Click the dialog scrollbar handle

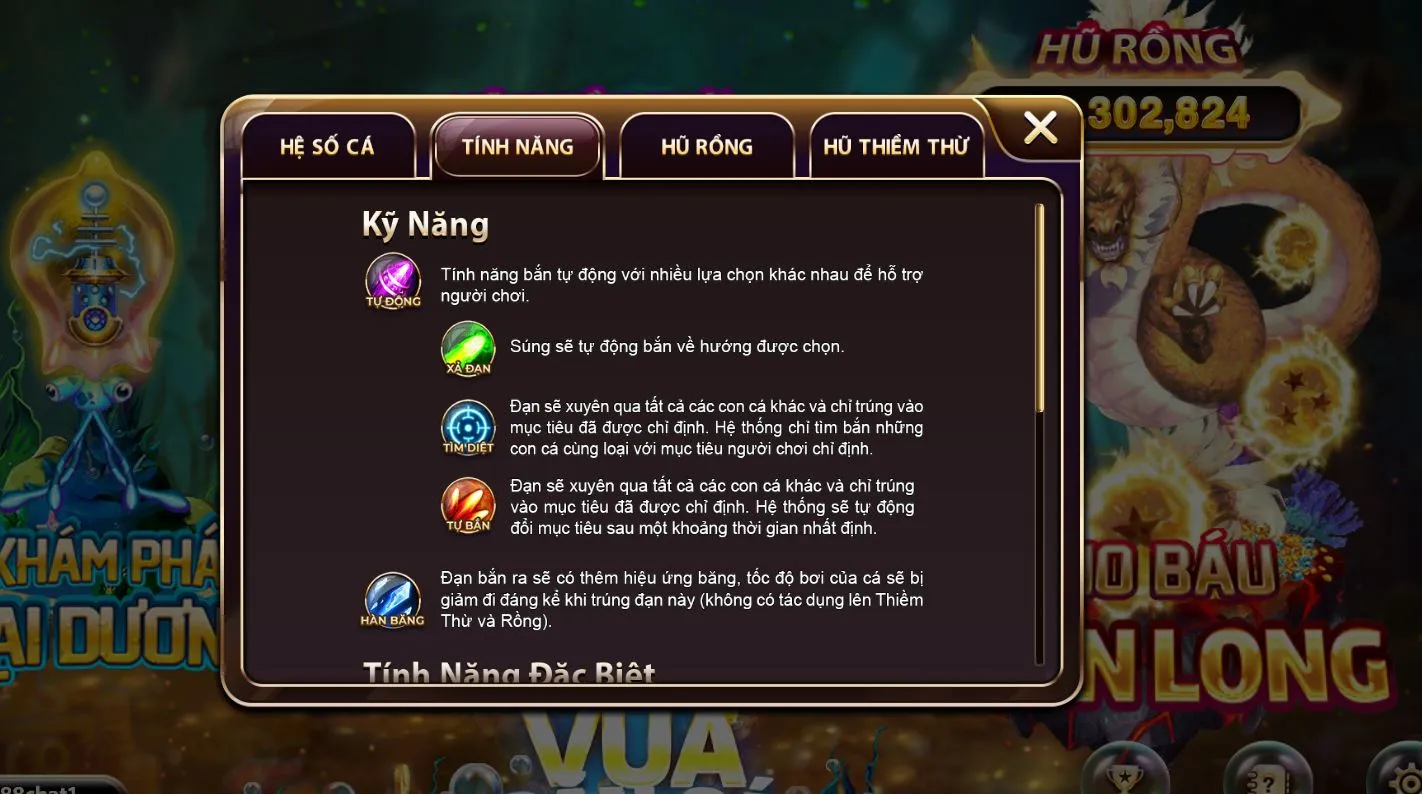[1041, 305]
